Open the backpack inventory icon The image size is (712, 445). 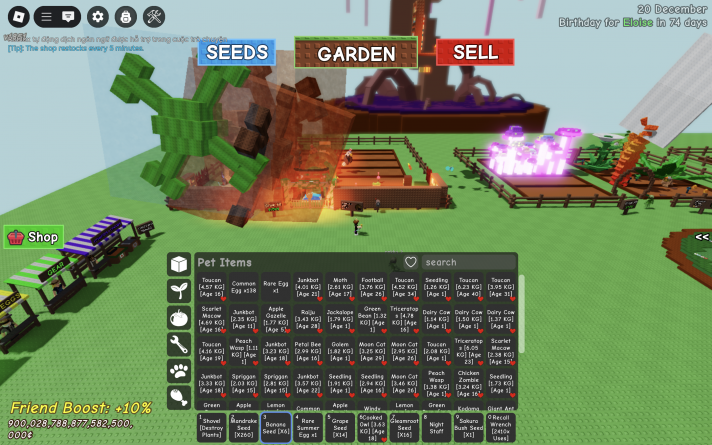(x=125, y=16)
